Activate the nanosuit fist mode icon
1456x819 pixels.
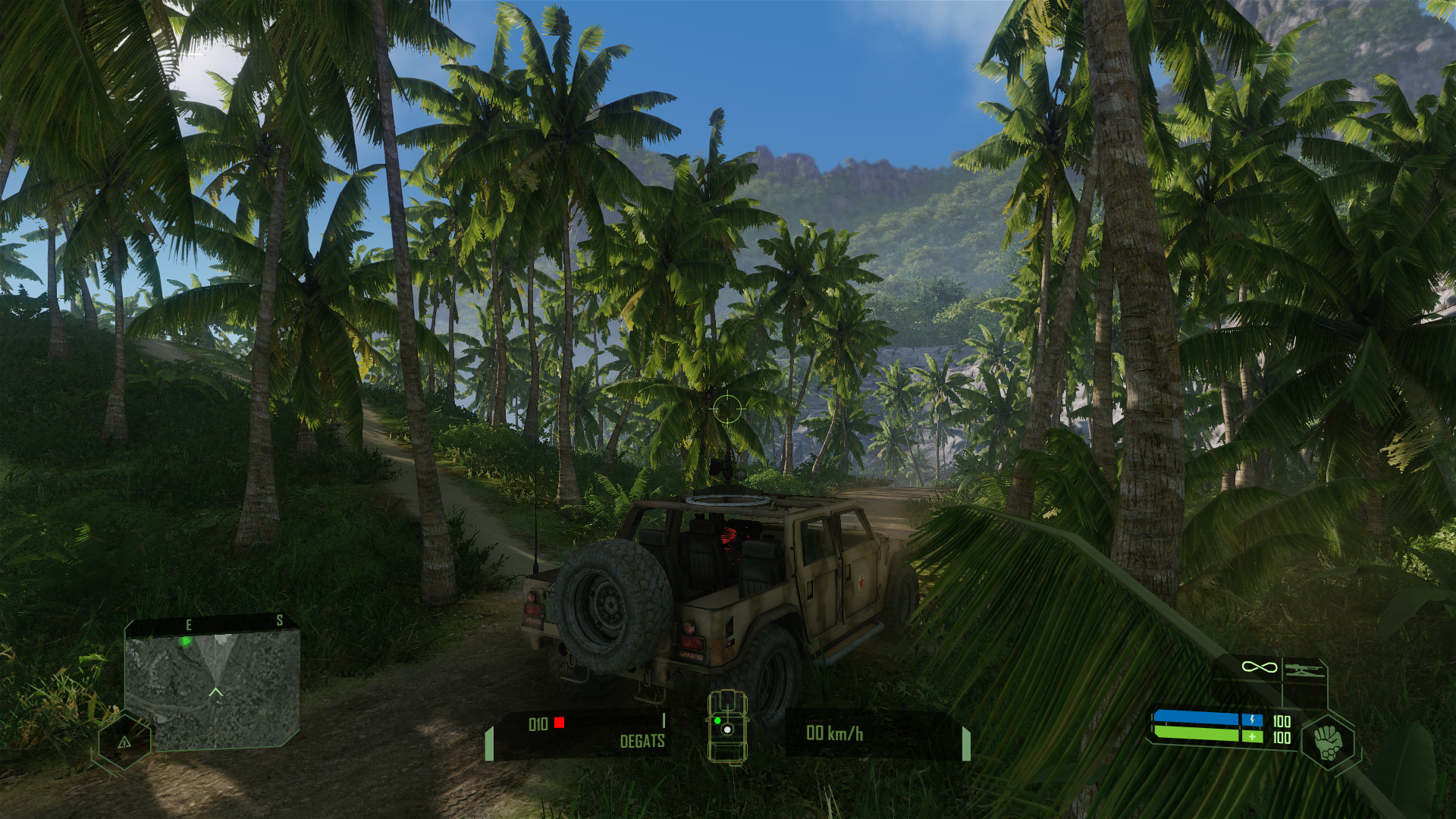(x=1328, y=742)
